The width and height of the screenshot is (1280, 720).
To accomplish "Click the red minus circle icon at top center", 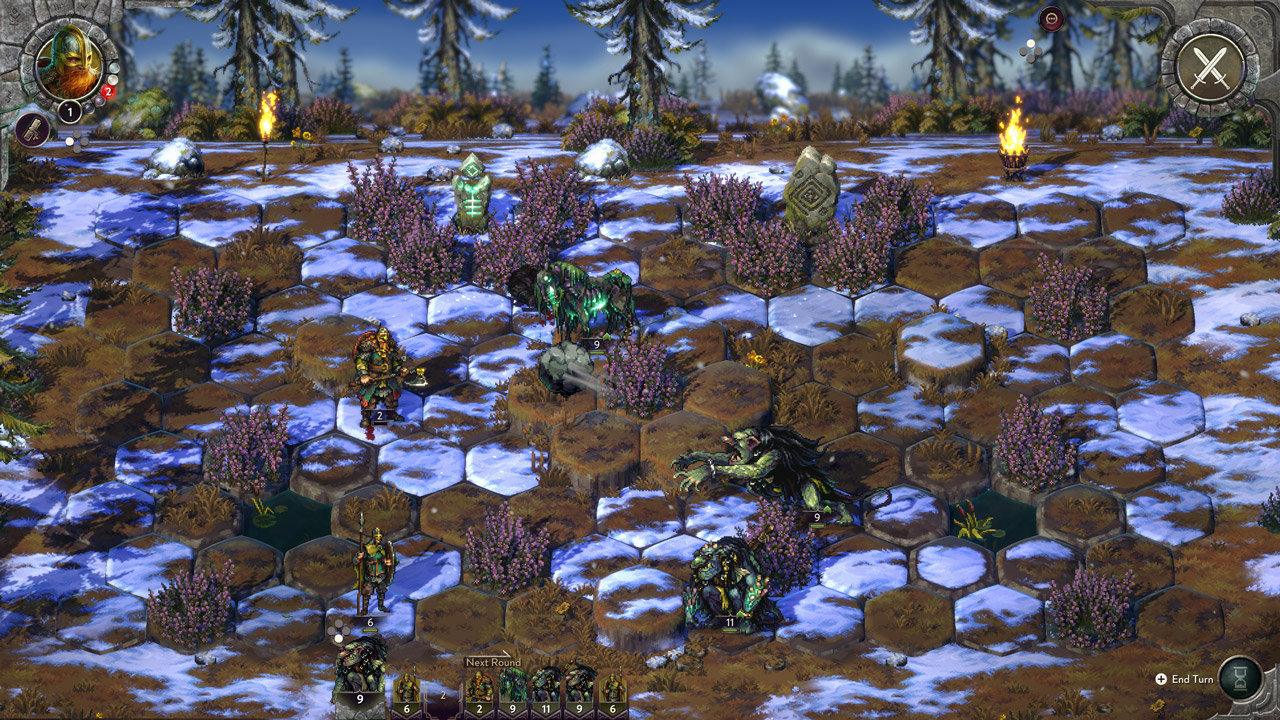I will click(x=1052, y=17).
